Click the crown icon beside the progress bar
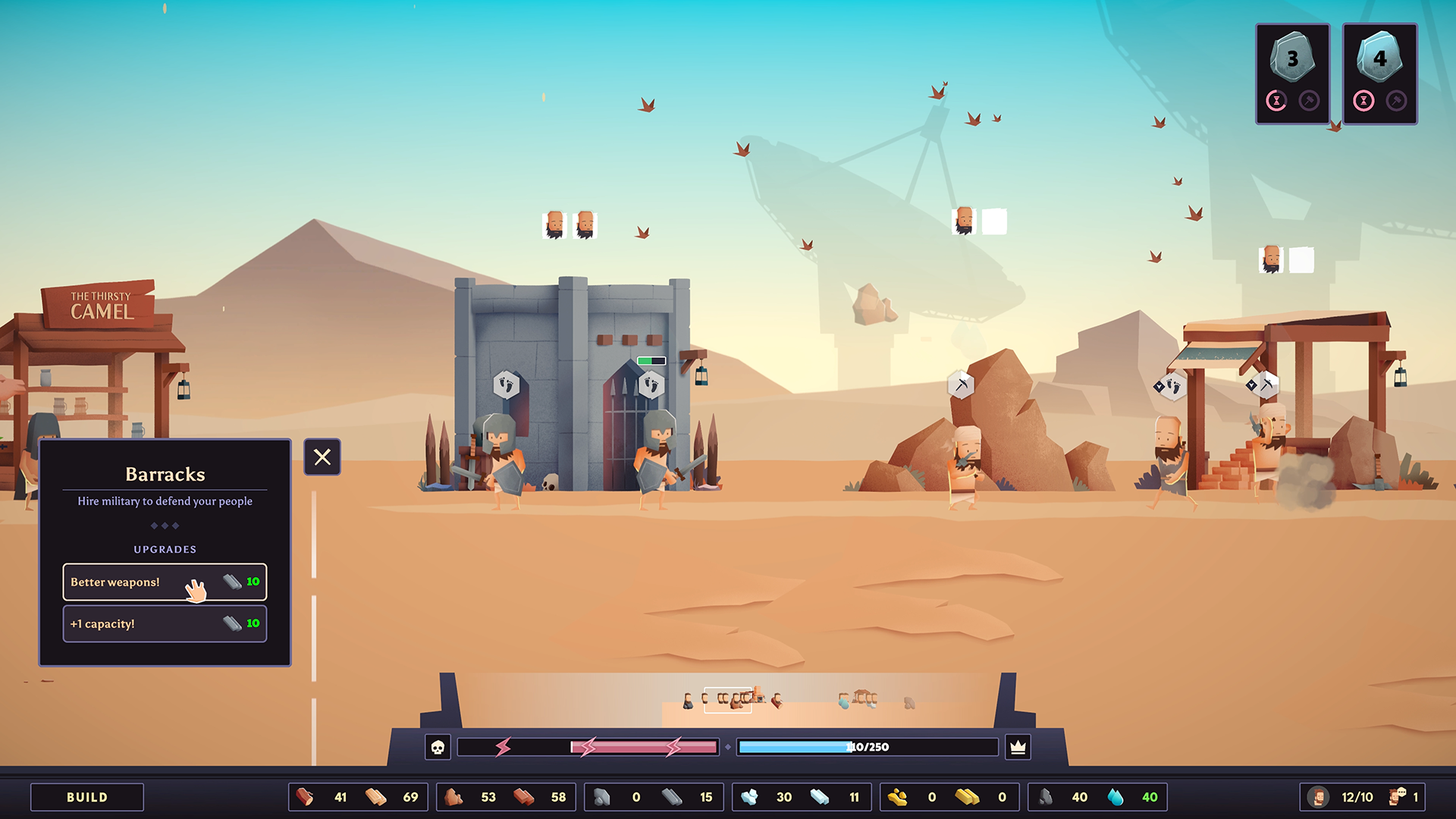The width and height of the screenshot is (1456, 819). click(x=1018, y=747)
